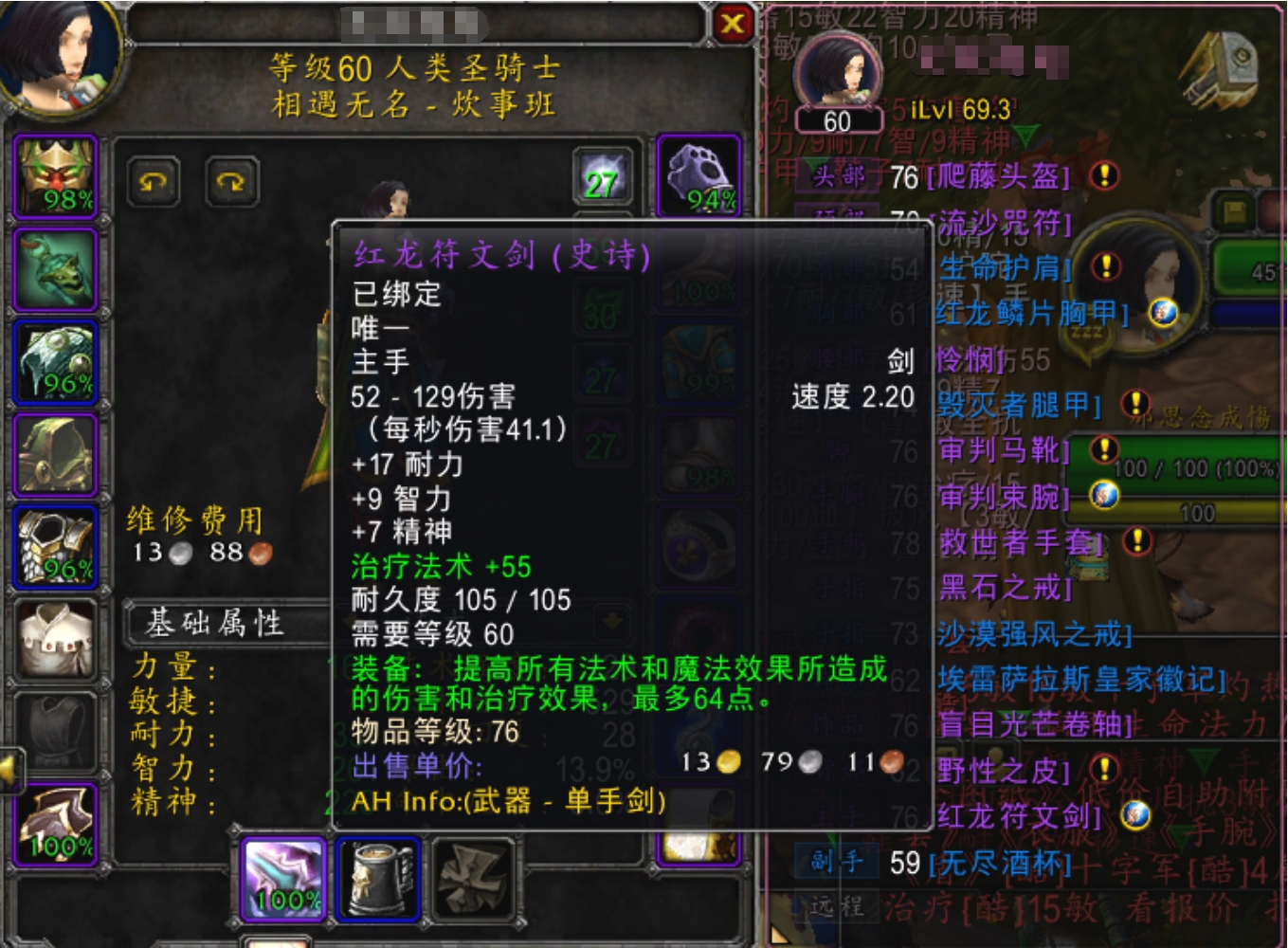Click the chest slot icon showing 96%

click(55, 545)
